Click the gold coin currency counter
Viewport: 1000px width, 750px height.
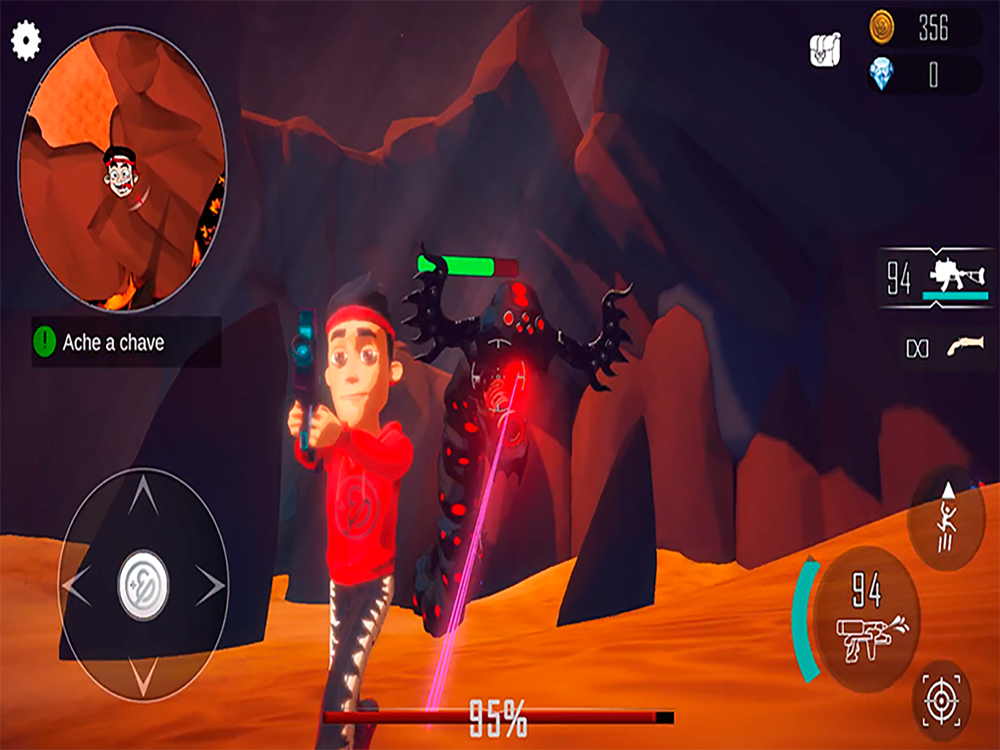pyautogui.click(x=923, y=29)
